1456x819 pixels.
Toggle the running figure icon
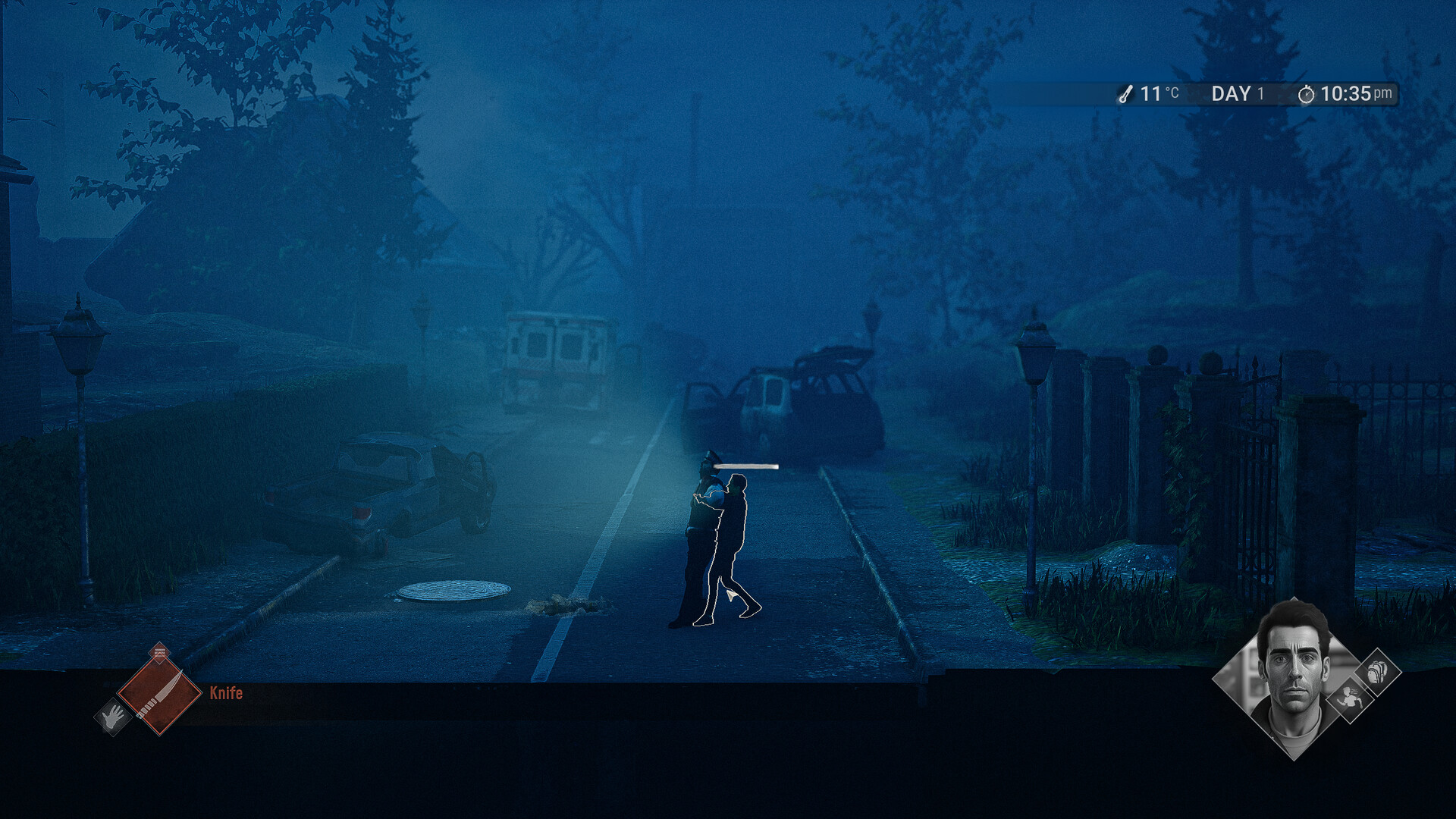pyautogui.click(x=1349, y=699)
